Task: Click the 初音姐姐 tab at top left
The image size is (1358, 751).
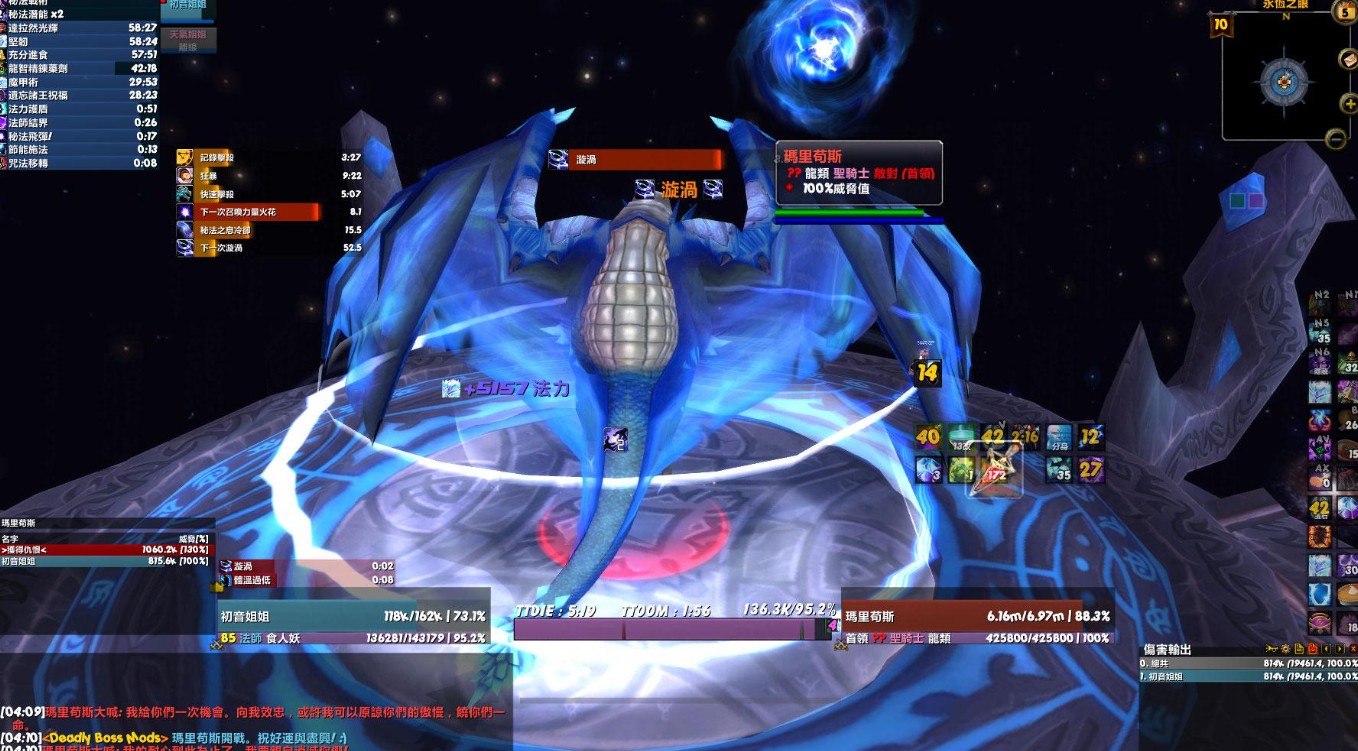Action: click(188, 6)
